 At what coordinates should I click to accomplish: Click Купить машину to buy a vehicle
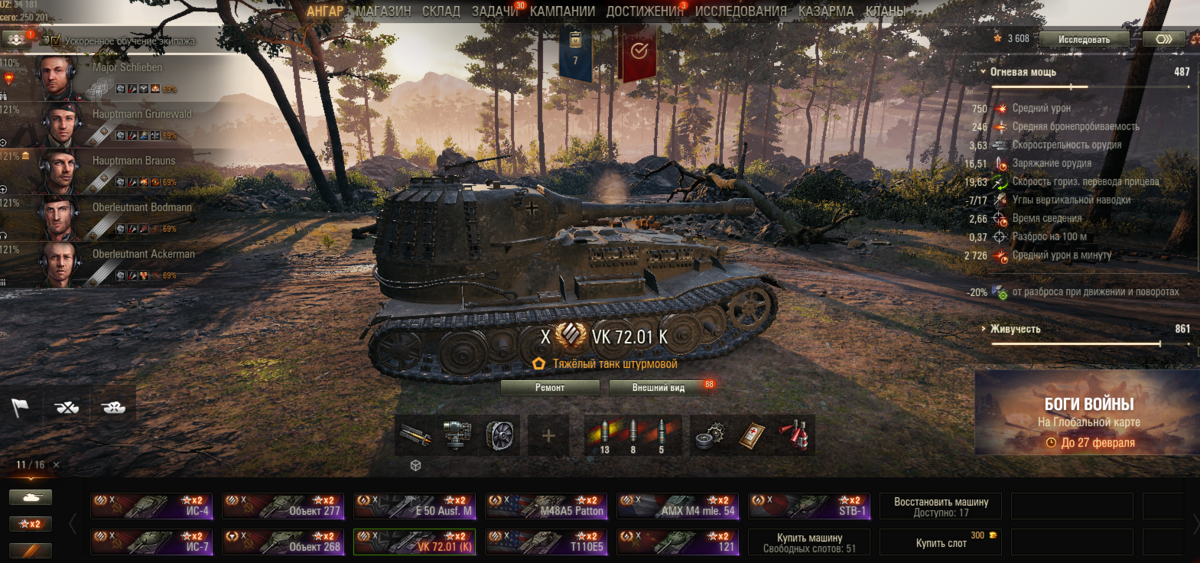[809, 542]
